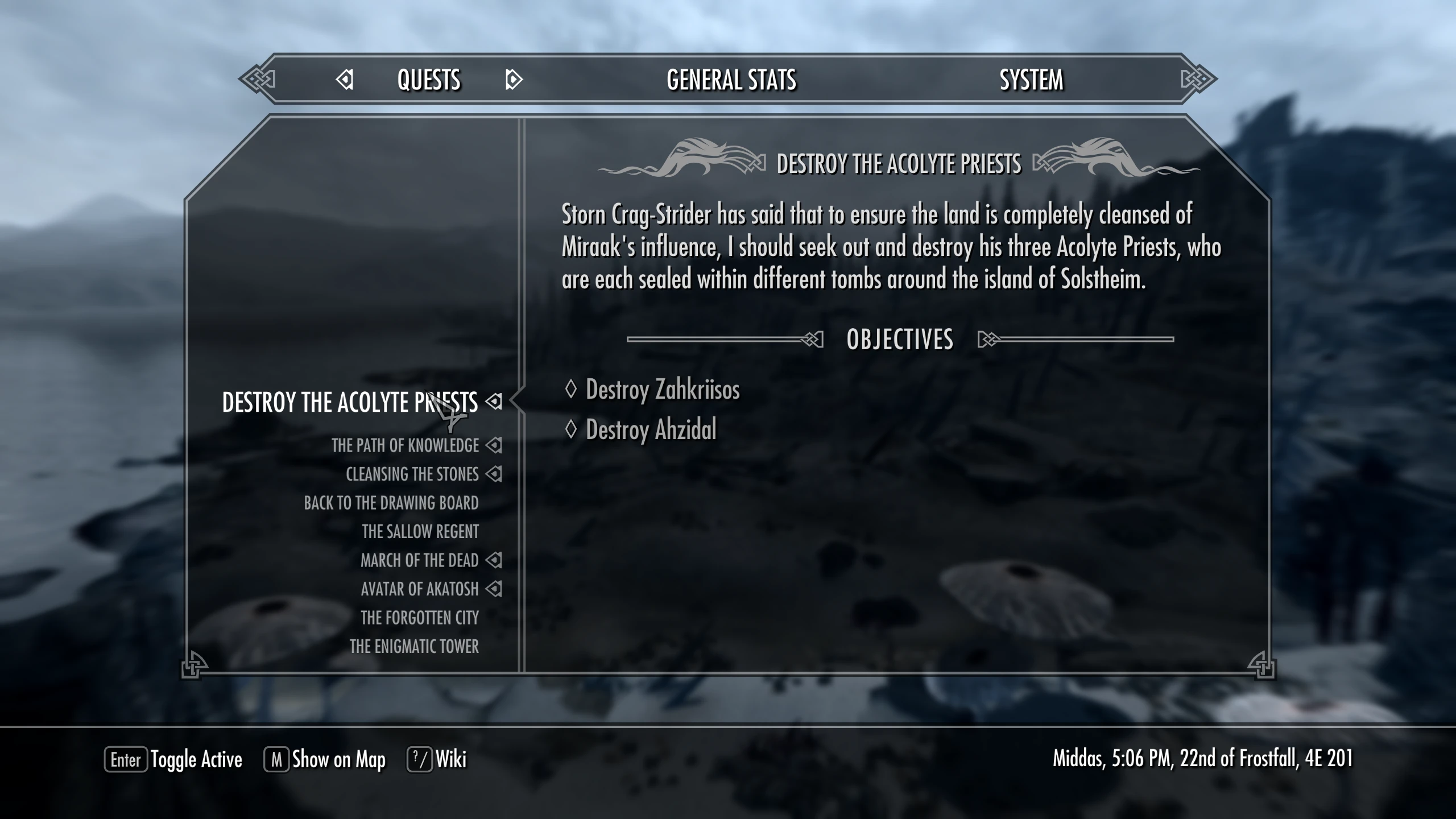1456x819 pixels.
Task: Click the right arrow beside Quests
Action: tap(513, 80)
